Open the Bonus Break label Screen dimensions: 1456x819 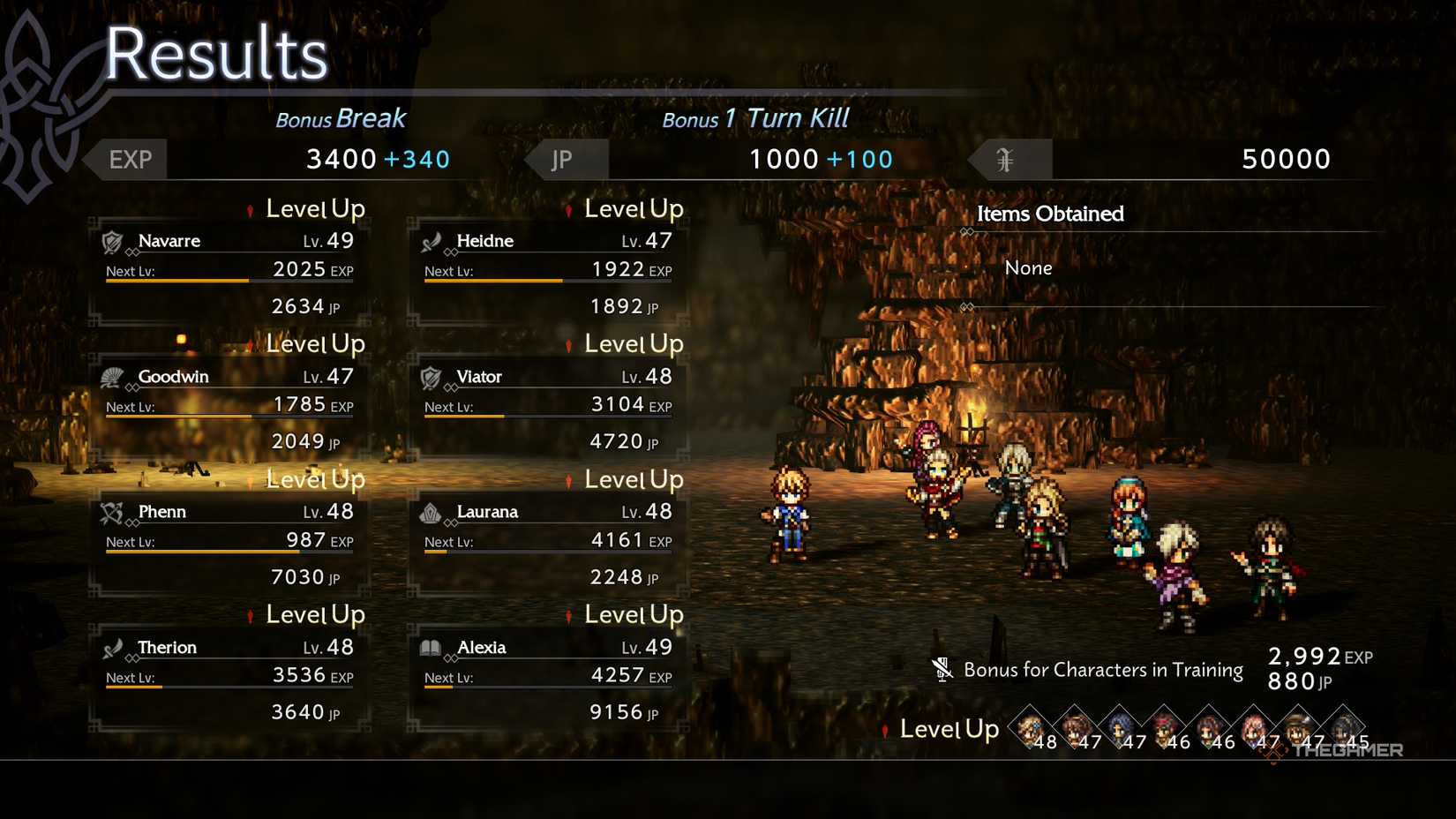(341, 117)
